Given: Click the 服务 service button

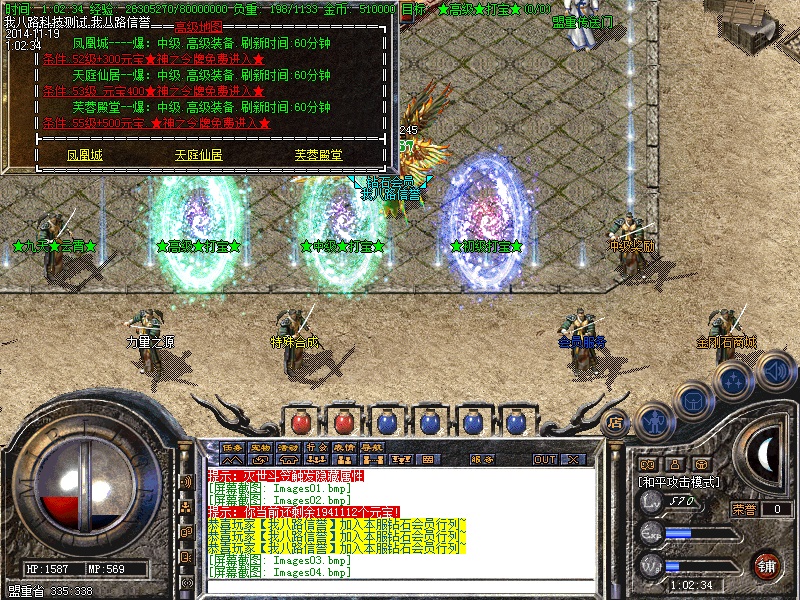Looking at the screenshot, I should pos(482,460).
